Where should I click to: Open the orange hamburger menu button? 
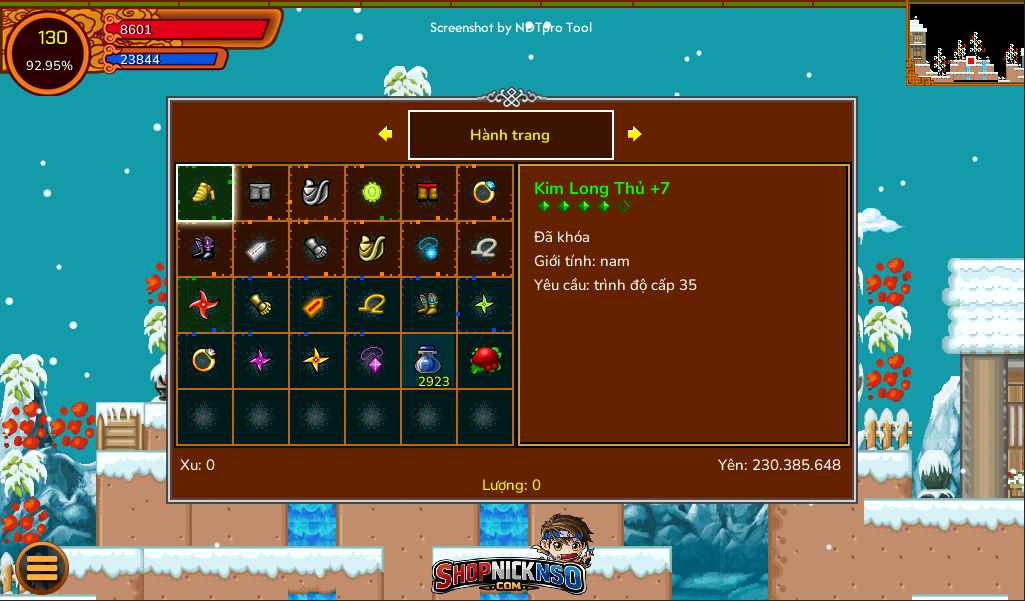tap(42, 567)
